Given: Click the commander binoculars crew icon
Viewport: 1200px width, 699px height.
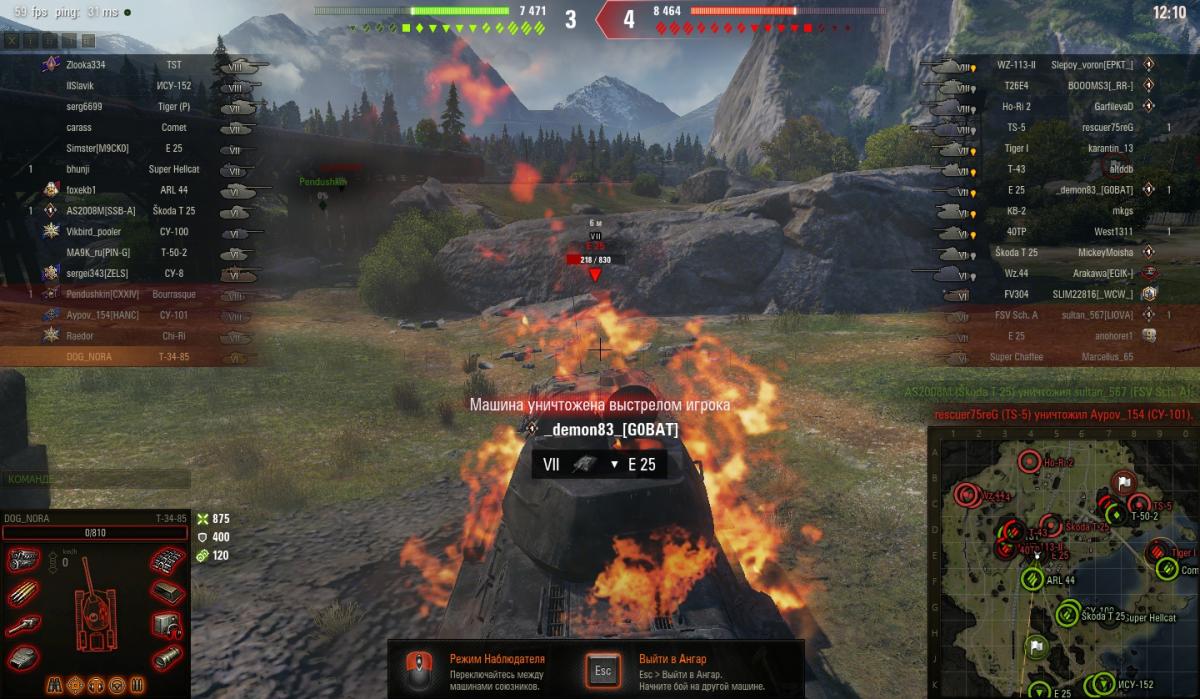Looking at the screenshot, I should coord(53,685).
